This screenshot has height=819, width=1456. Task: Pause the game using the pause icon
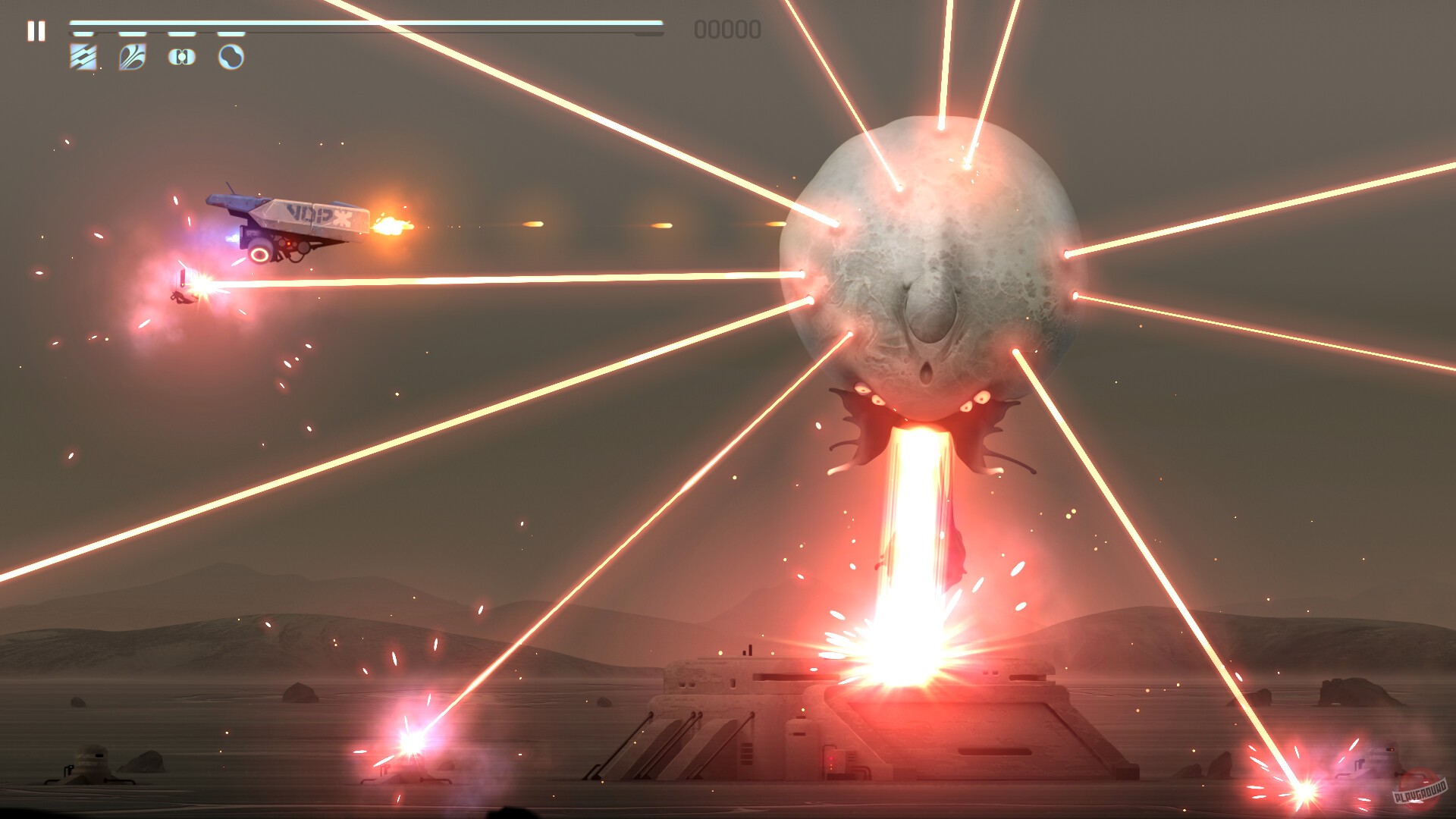[x=36, y=30]
